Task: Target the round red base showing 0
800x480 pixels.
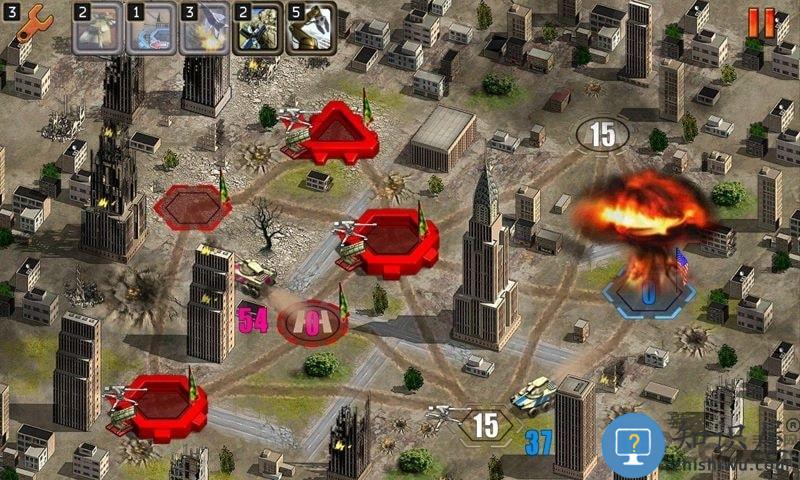Action: [x=311, y=322]
